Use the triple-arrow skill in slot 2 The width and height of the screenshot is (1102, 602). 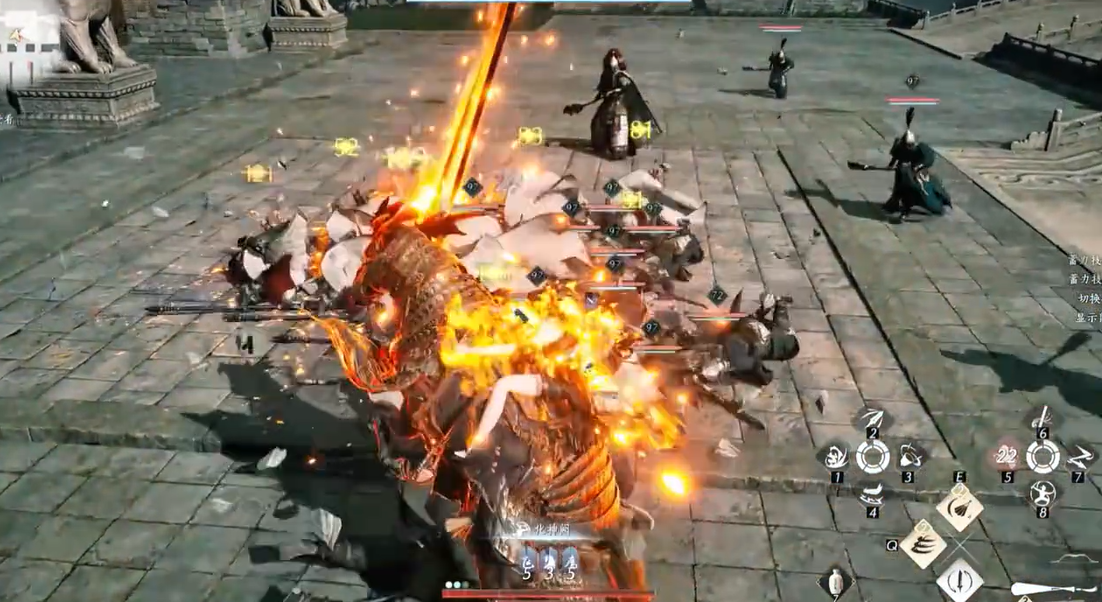coord(872,418)
